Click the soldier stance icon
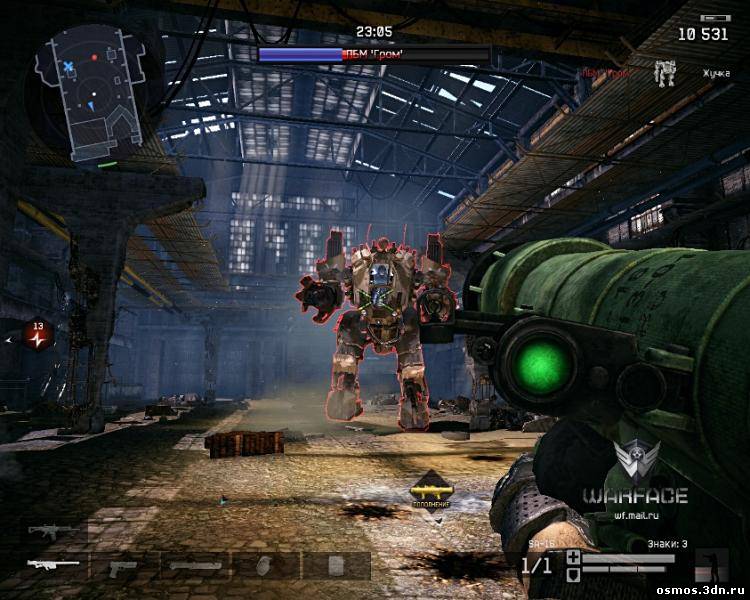 (712, 565)
